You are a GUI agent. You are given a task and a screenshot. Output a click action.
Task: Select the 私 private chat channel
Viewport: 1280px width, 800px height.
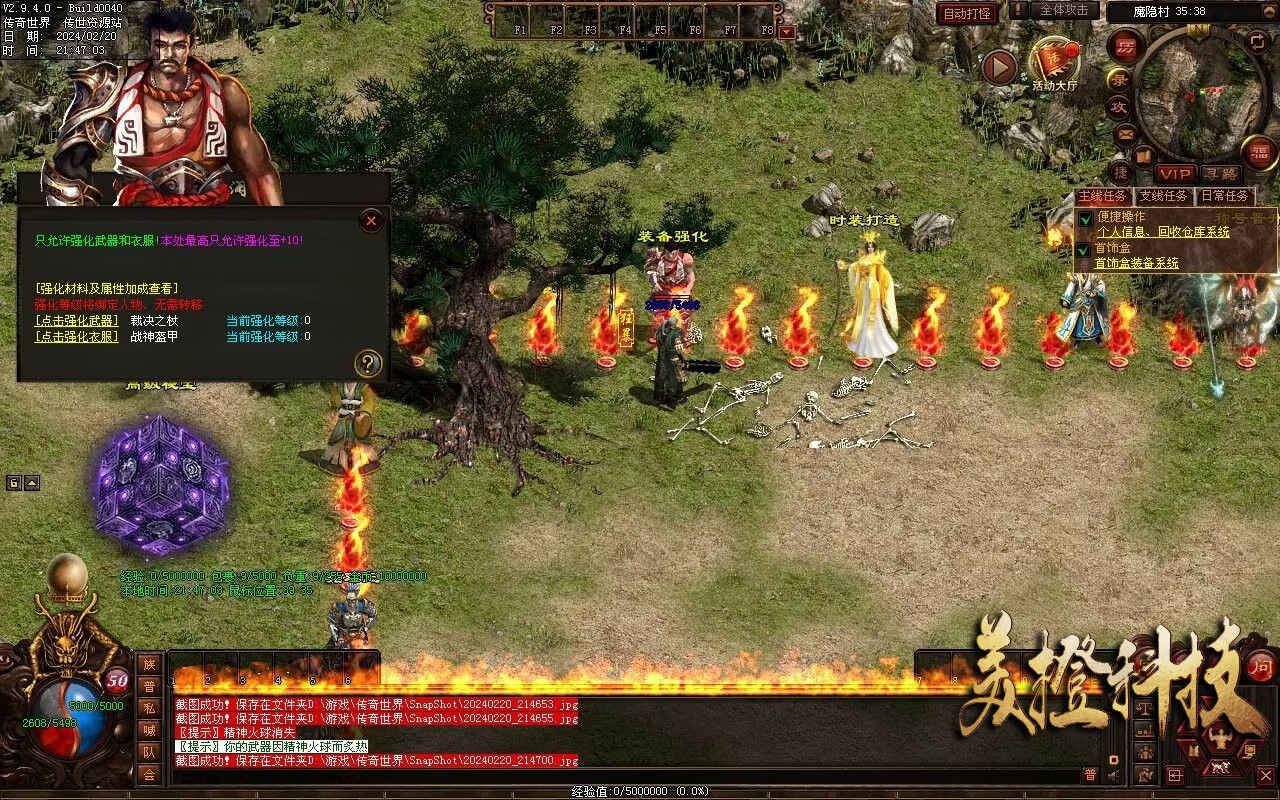pos(149,707)
